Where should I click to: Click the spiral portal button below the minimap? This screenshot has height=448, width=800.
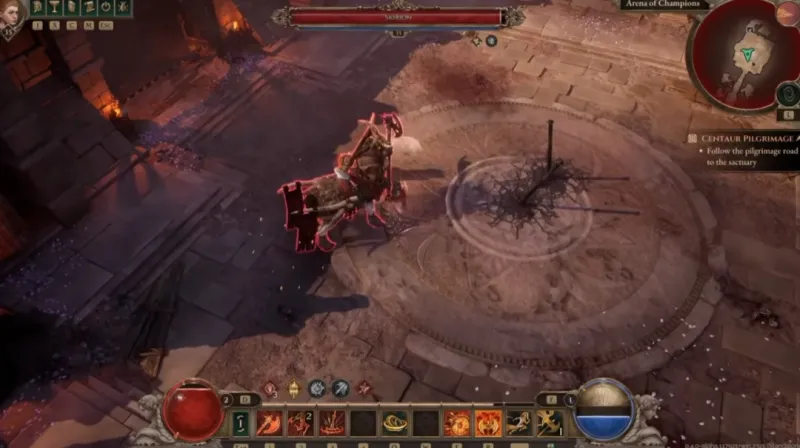pos(786,94)
